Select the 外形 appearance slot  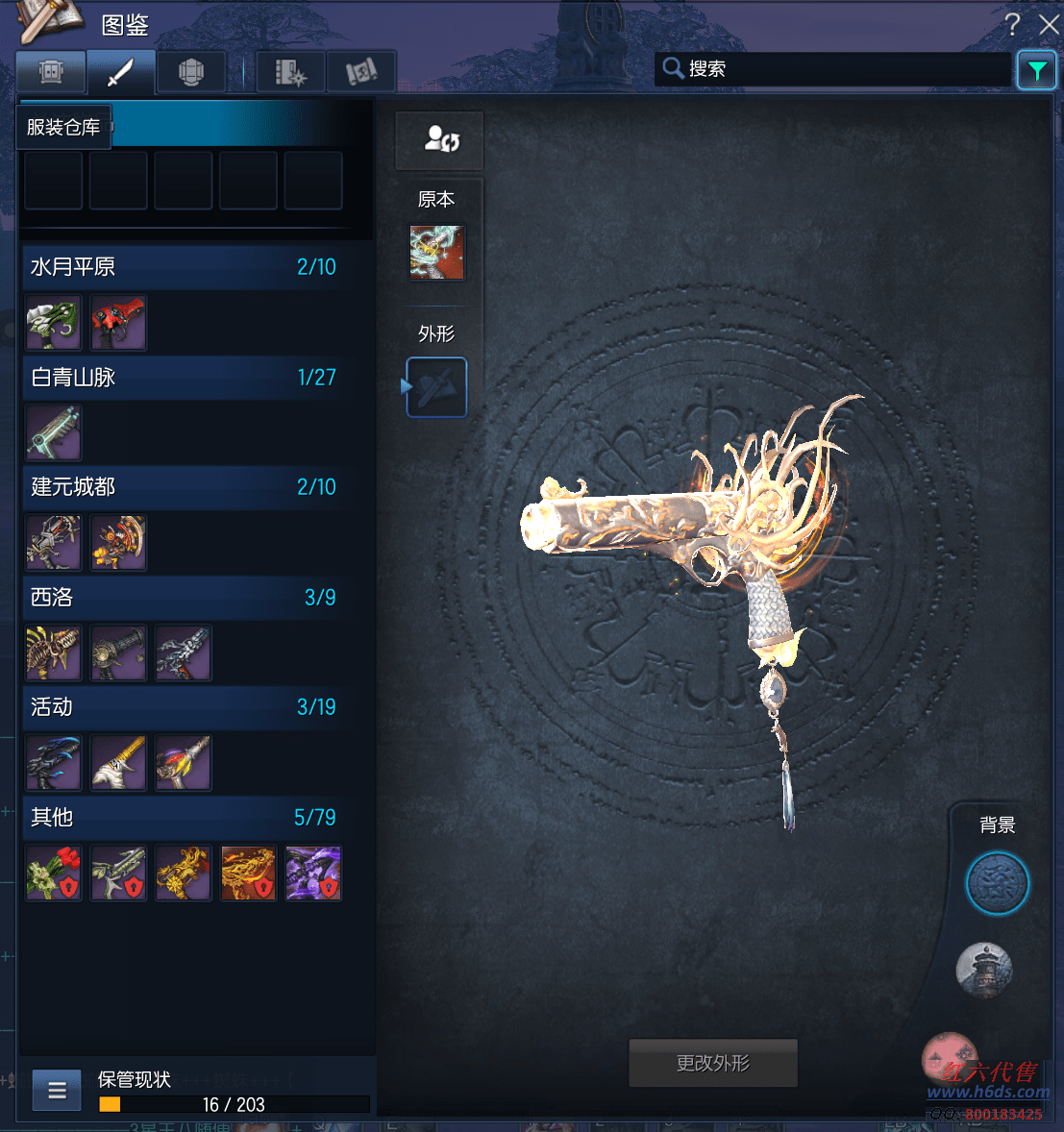point(437,387)
